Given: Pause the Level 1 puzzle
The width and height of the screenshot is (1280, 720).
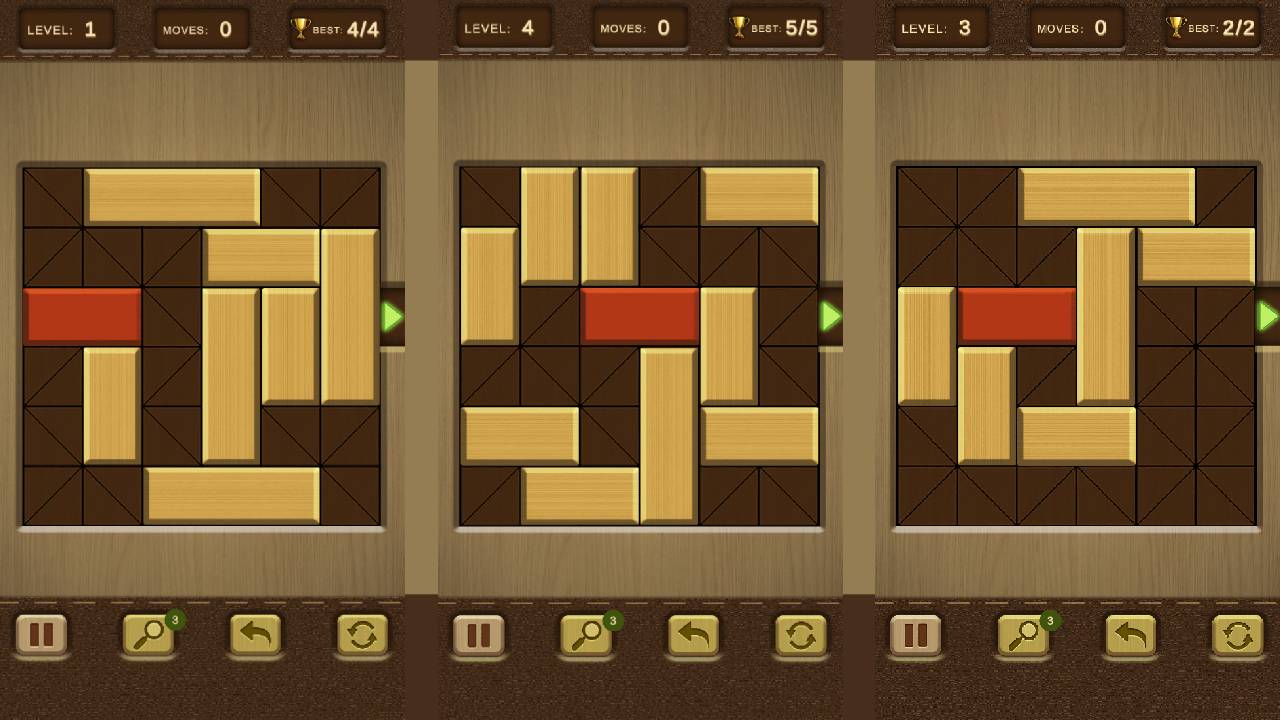Looking at the screenshot, I should pos(41,635).
